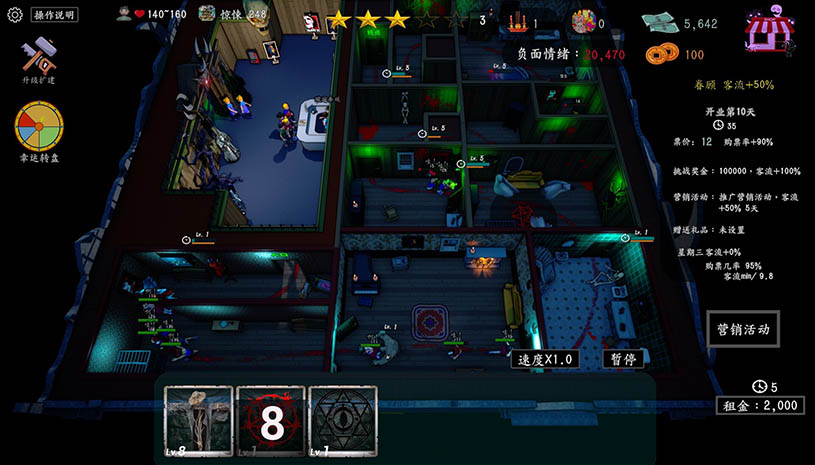Open the 营销活动 marketing panel
The image size is (815, 465).
point(741,329)
